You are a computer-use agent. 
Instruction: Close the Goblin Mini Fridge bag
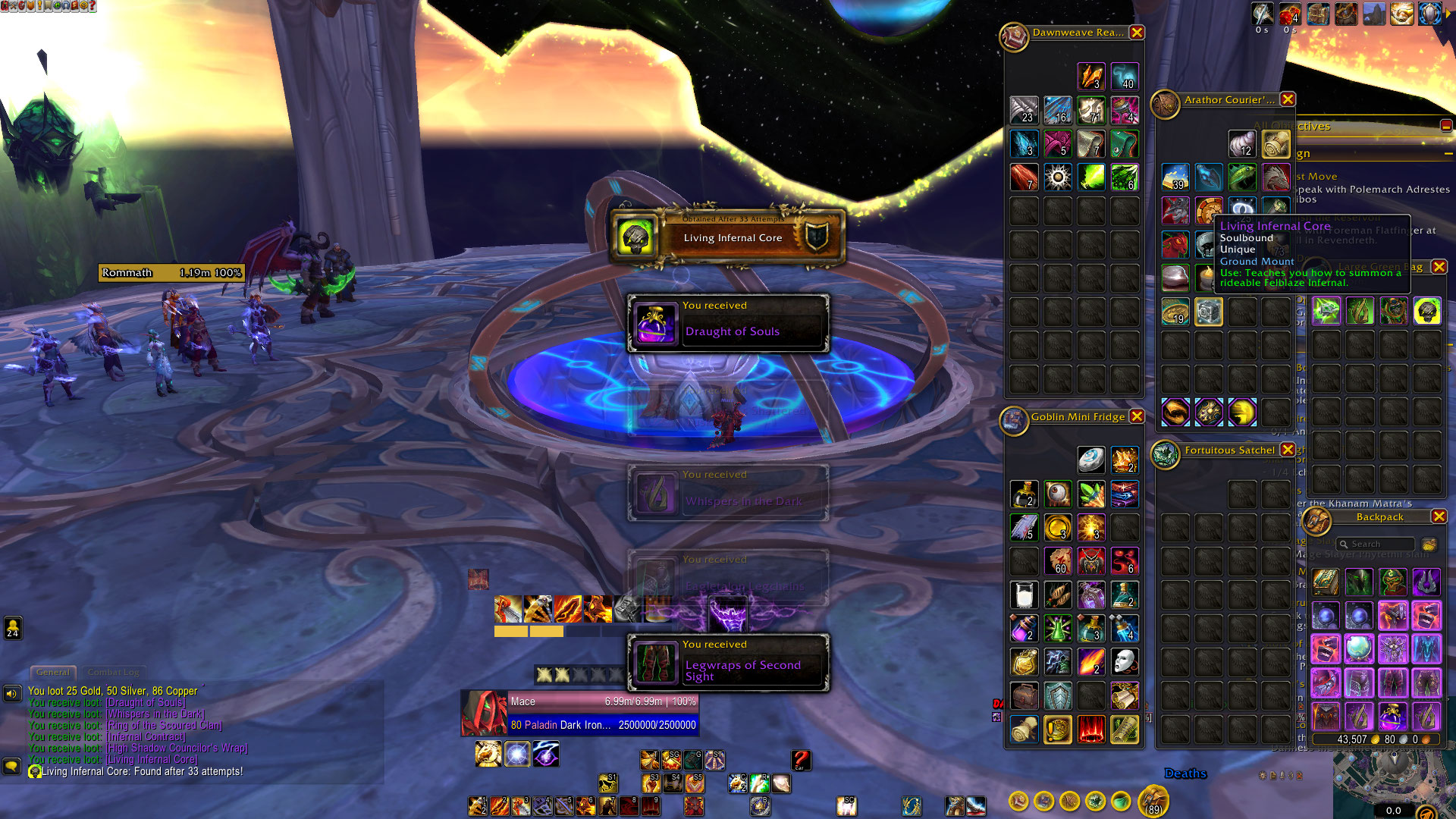pos(1136,416)
